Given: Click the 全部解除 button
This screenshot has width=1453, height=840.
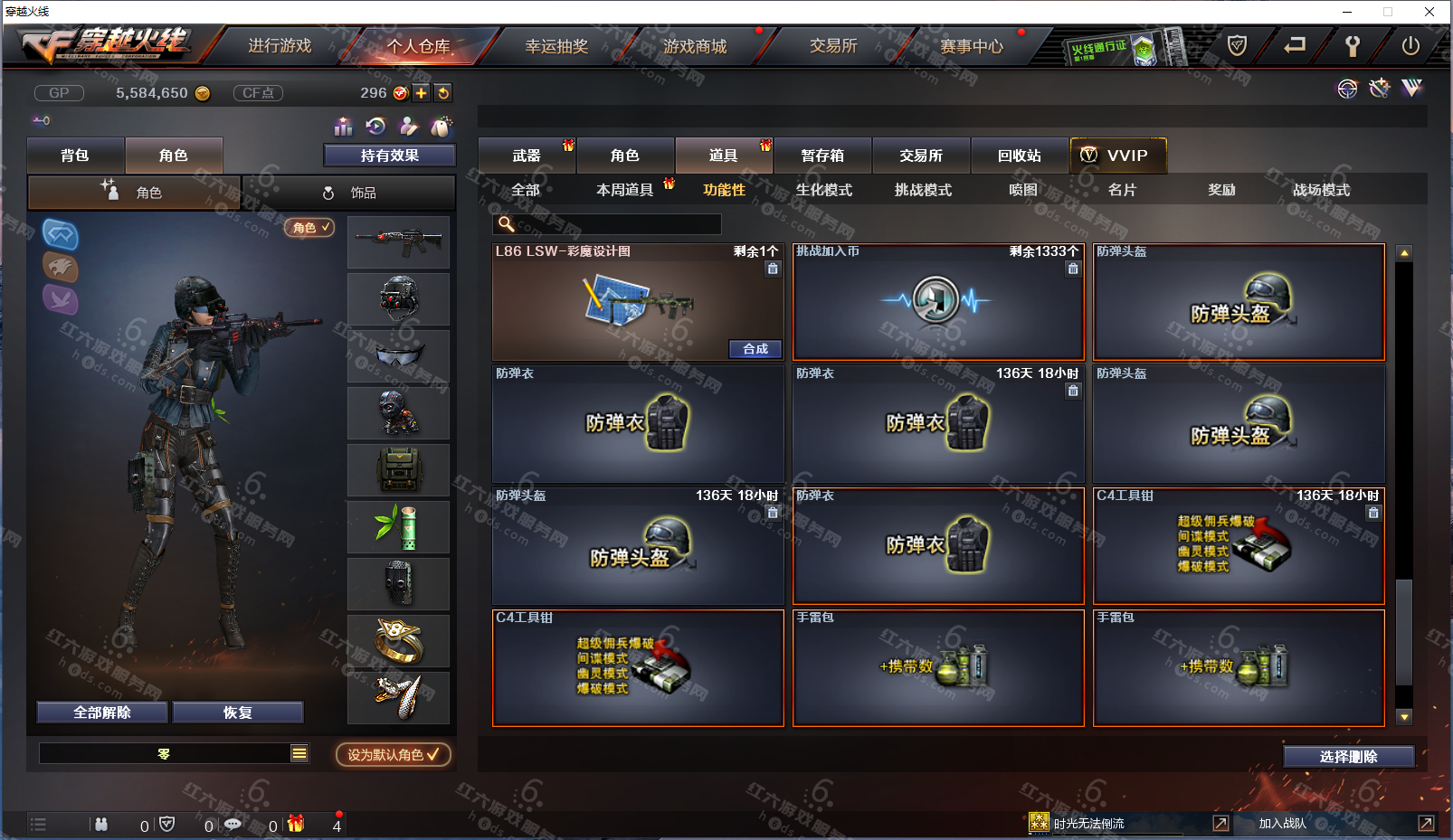Looking at the screenshot, I should (102, 713).
